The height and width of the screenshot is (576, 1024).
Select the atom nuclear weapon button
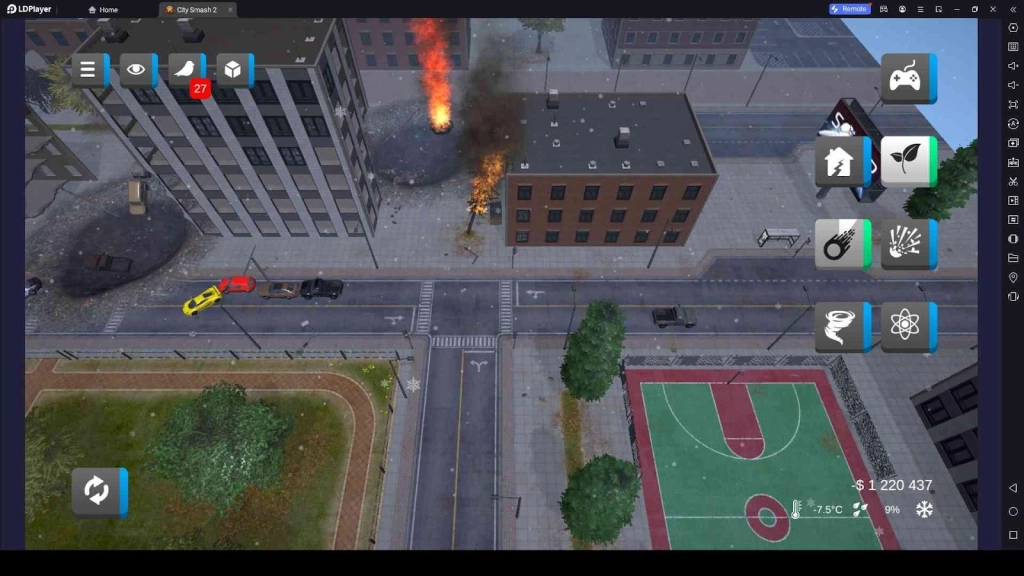(906, 326)
